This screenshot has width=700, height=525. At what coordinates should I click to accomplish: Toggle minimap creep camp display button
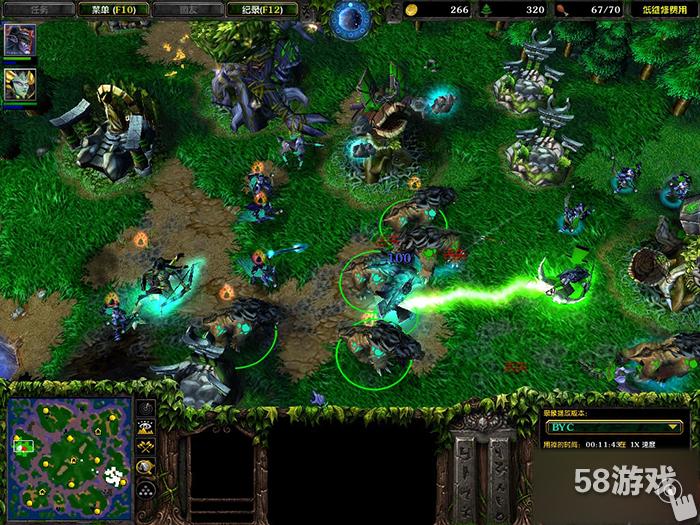click(x=146, y=467)
